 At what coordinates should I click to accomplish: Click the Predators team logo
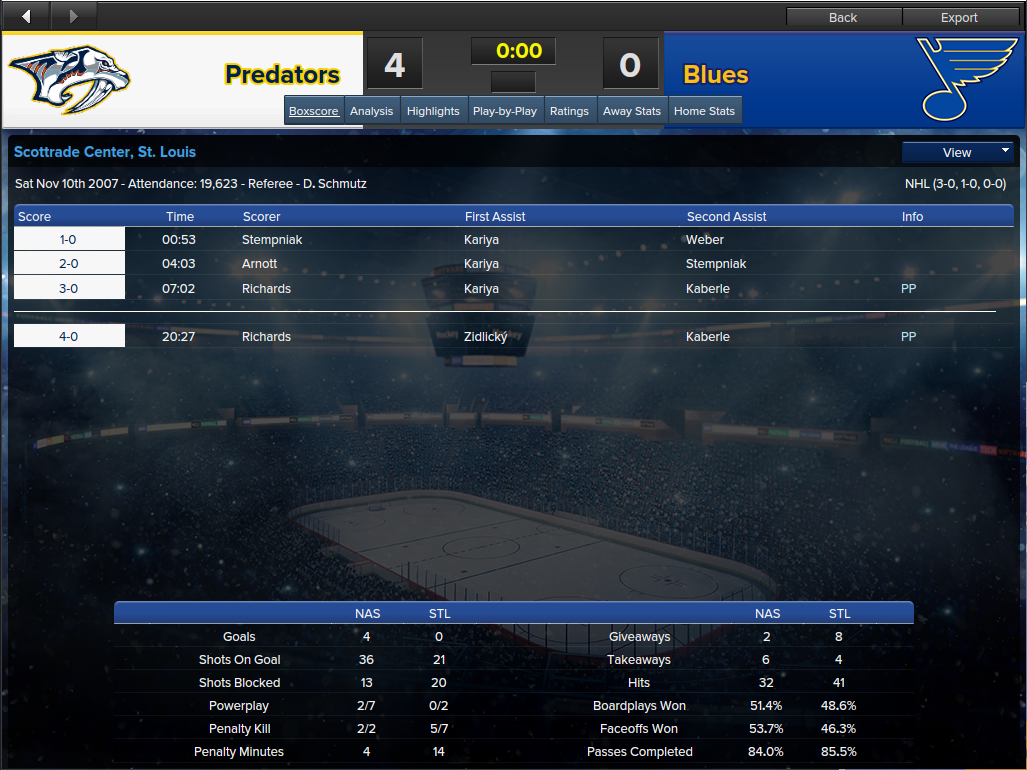[70, 78]
